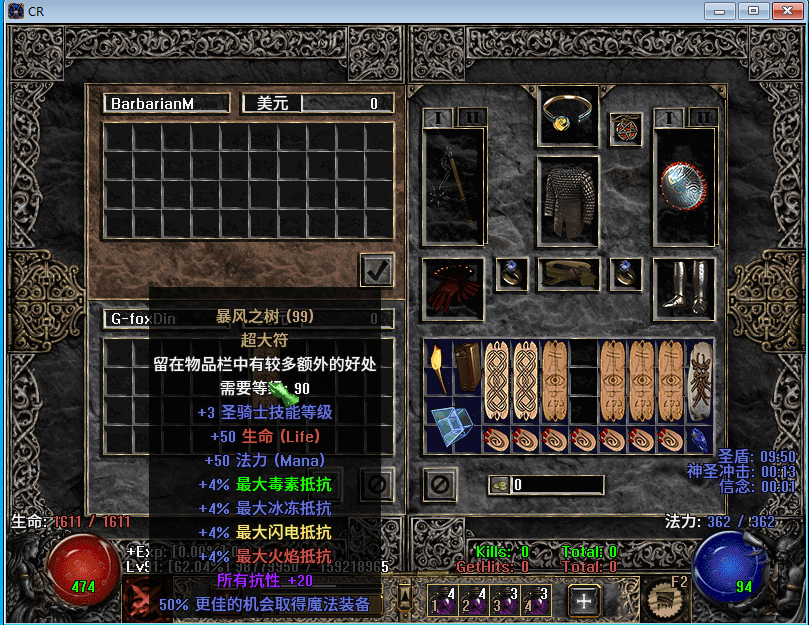Click the checkmark accept trade button
Screen dimensions: 809x625
tap(377, 270)
